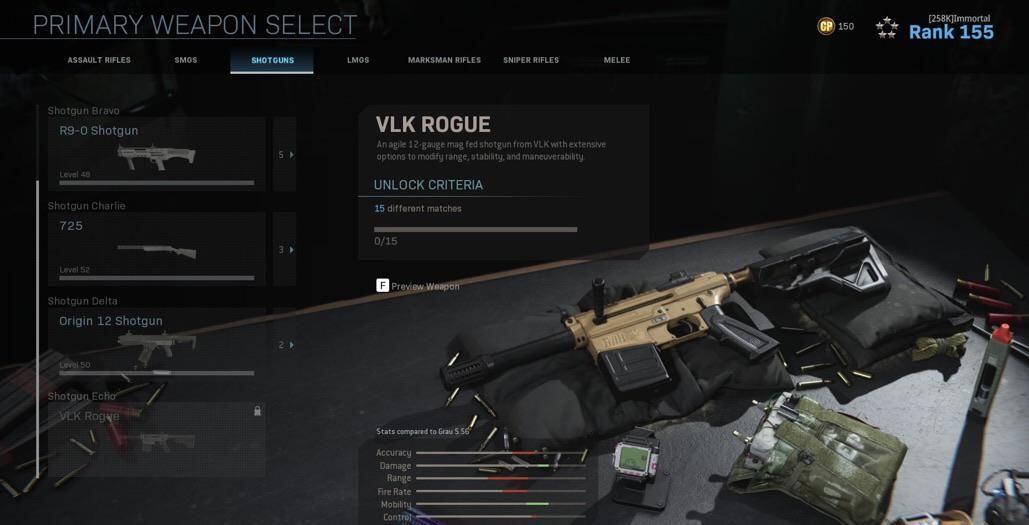Switch to the Assault Rifles tab

99,60
